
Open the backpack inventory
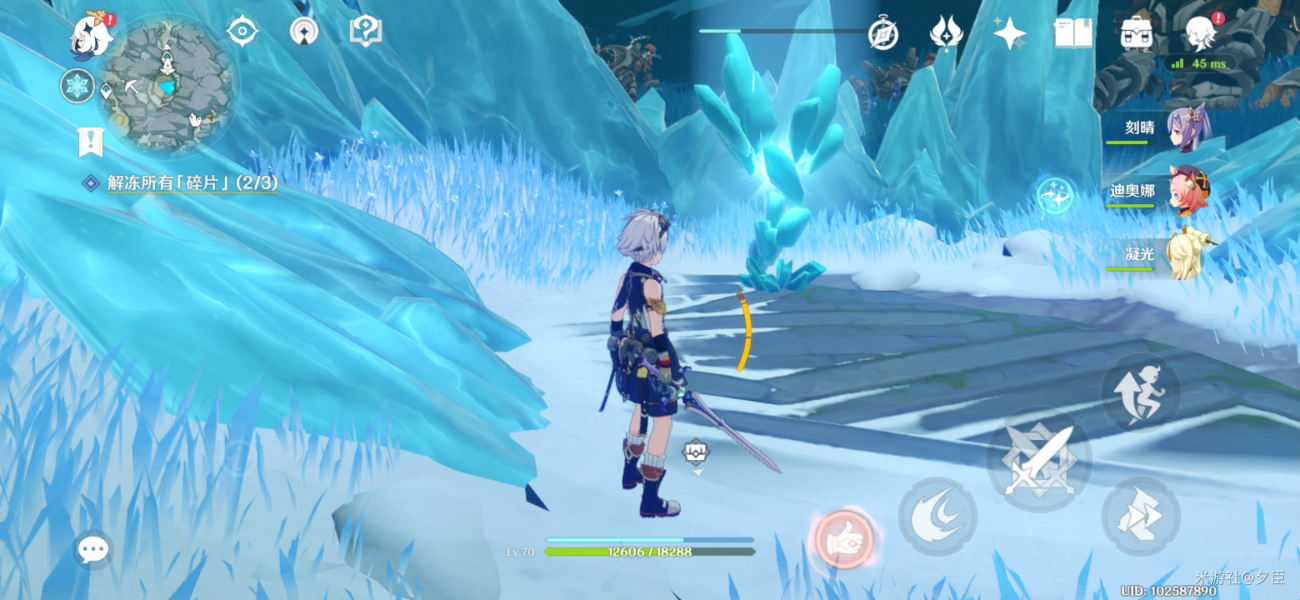1136,34
